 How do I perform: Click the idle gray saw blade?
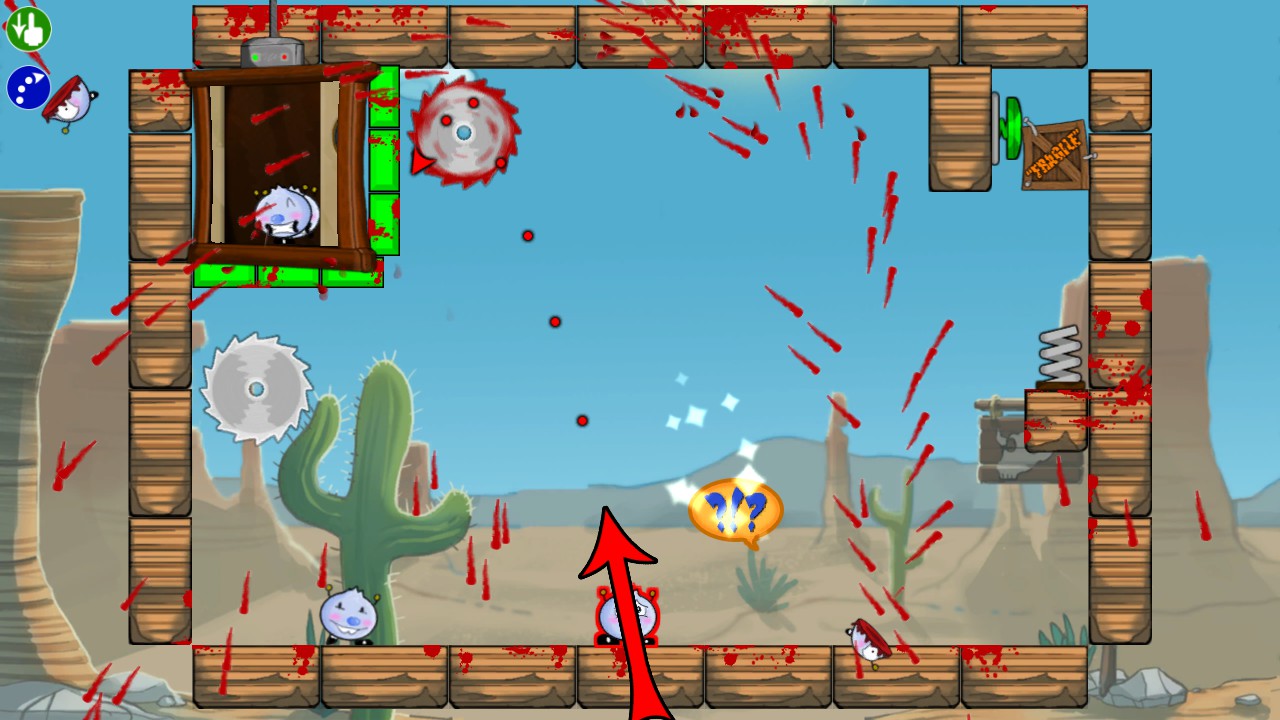255,388
